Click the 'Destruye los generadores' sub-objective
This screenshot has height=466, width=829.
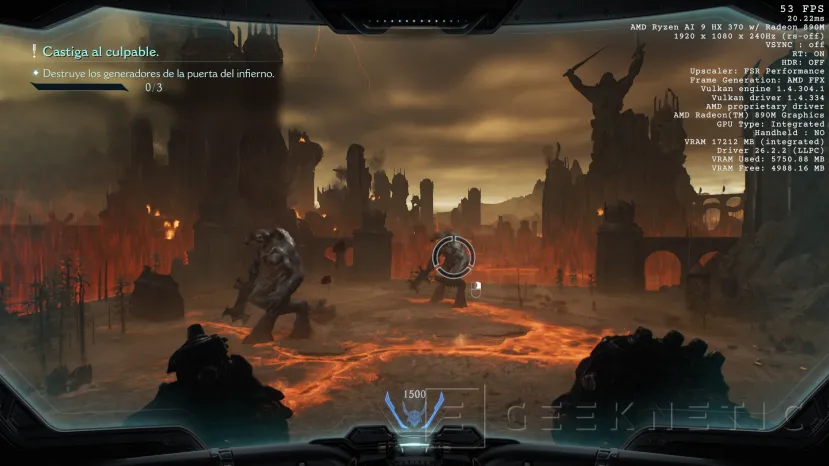click(158, 73)
